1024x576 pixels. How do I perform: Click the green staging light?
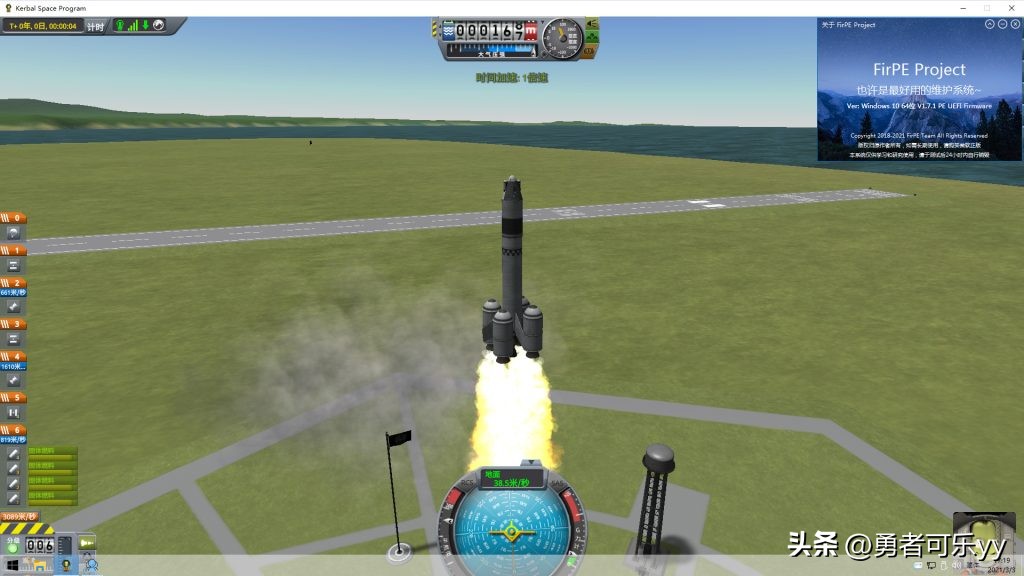click(13, 549)
